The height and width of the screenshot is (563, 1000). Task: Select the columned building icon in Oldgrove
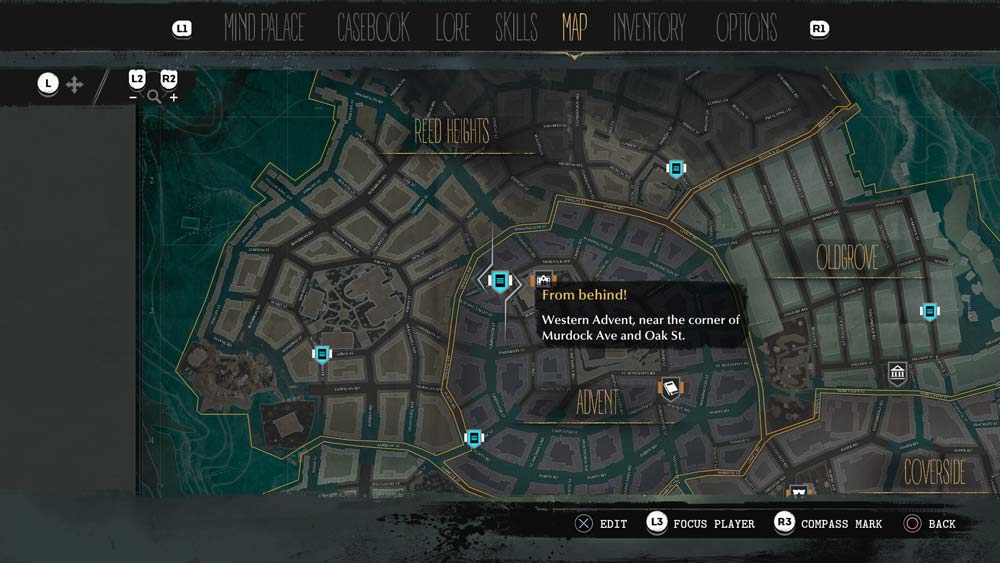click(x=897, y=374)
